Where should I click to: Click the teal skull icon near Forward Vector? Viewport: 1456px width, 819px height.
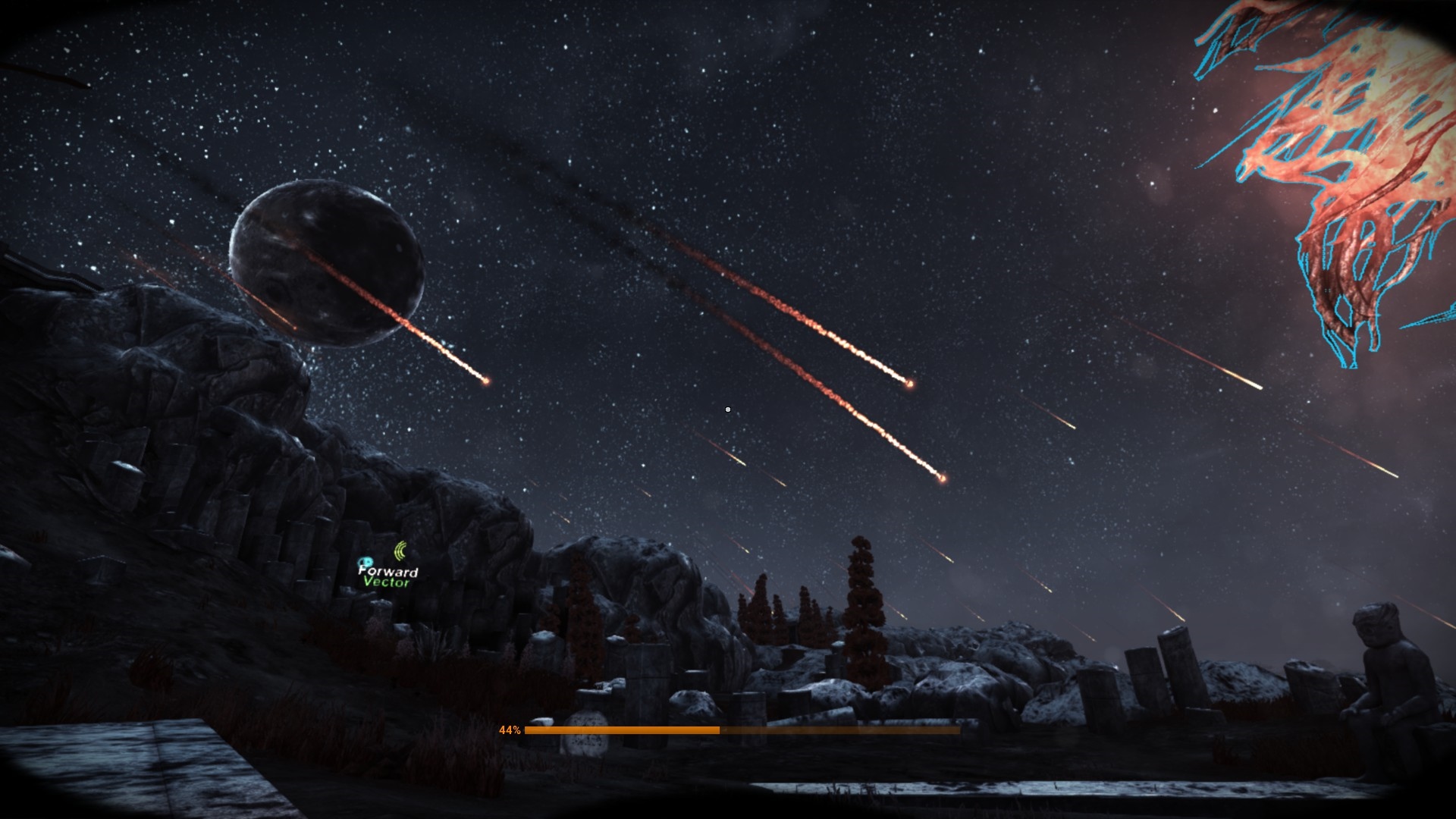click(366, 561)
